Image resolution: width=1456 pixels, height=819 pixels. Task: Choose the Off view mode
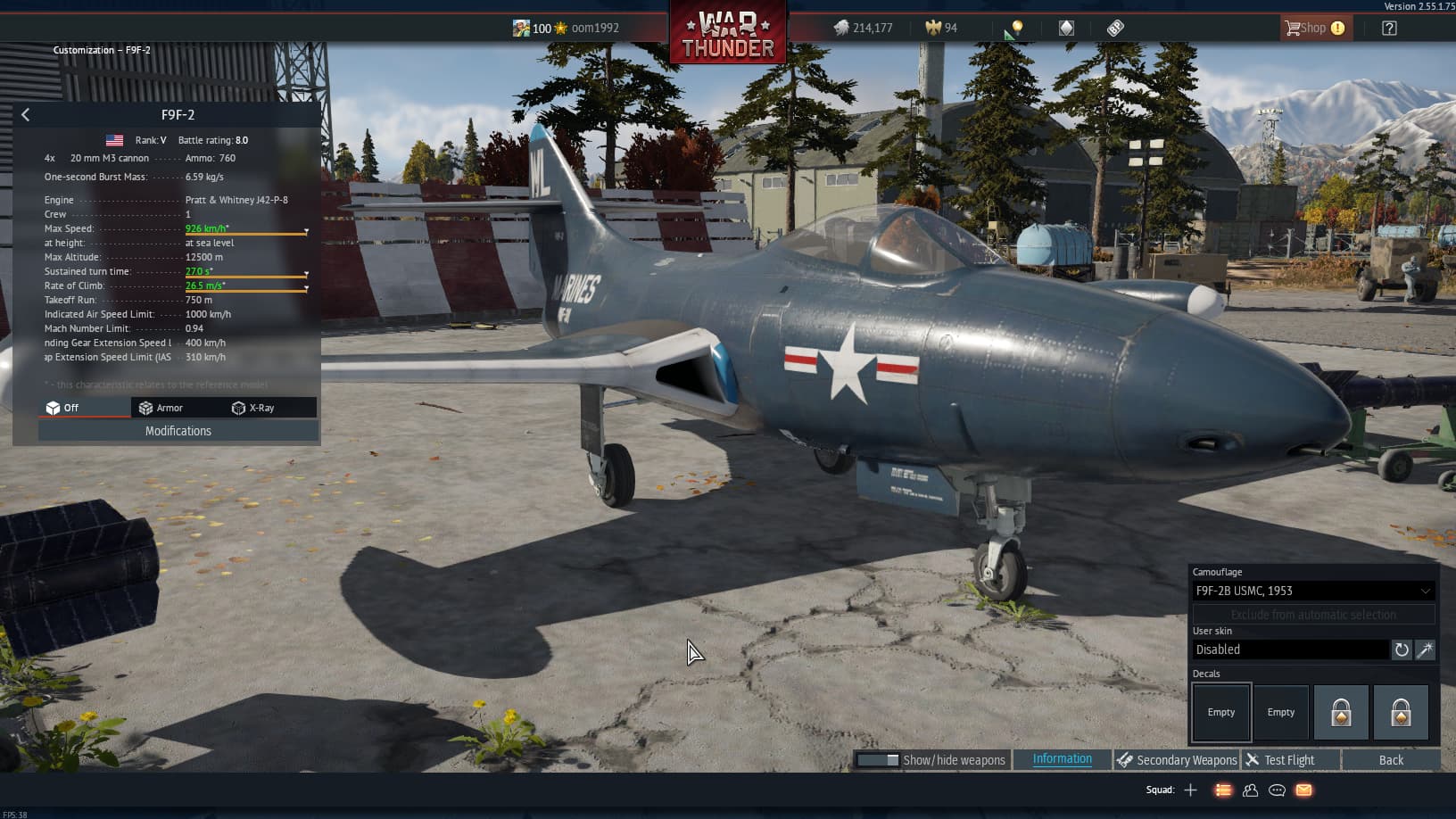[63, 408]
